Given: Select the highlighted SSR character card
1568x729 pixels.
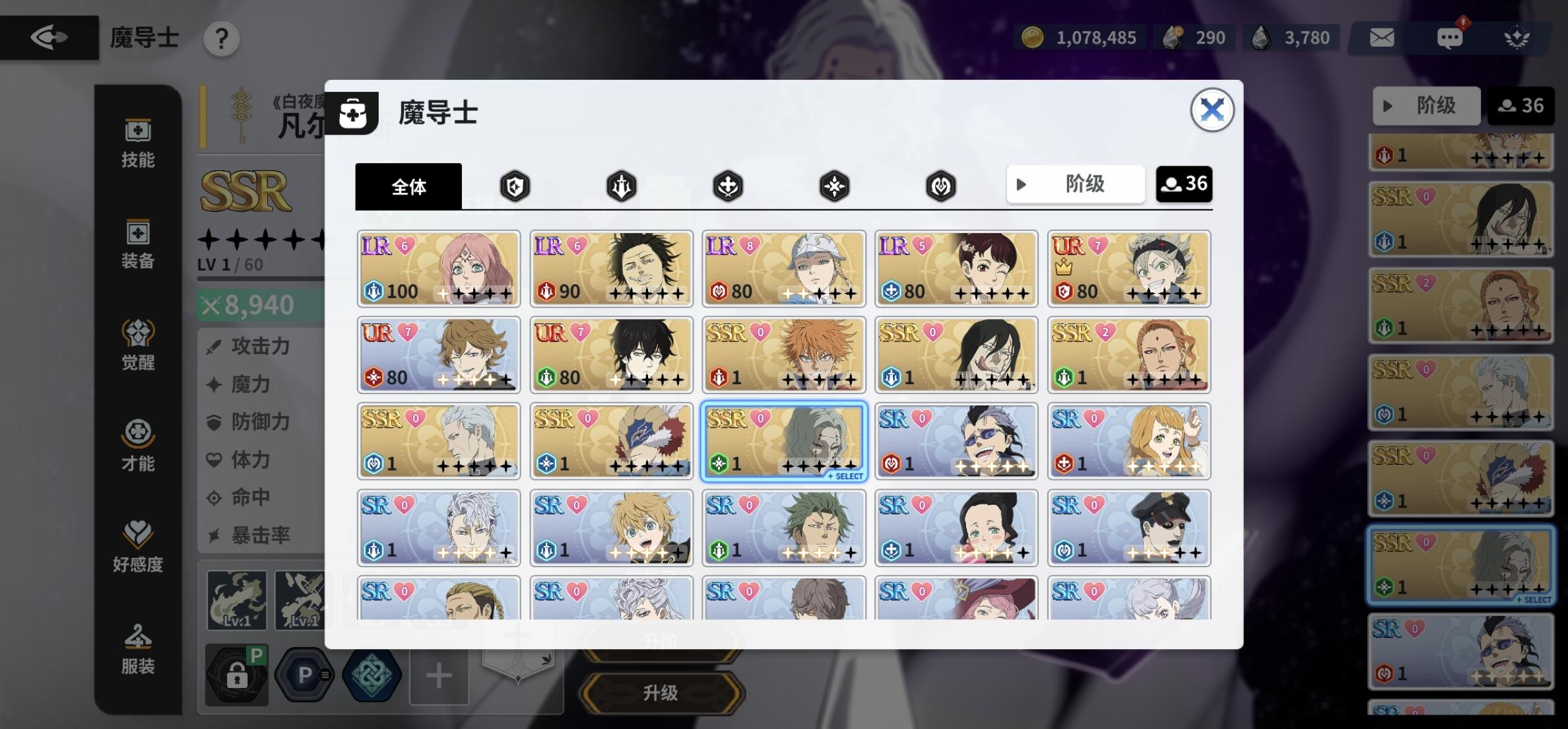Looking at the screenshot, I should 783,440.
